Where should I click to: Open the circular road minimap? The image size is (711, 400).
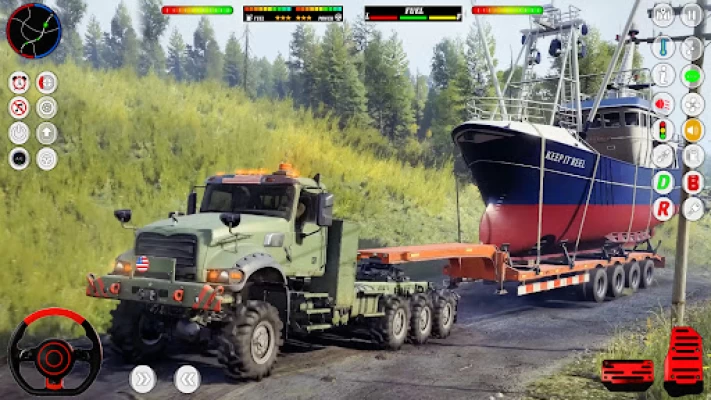pyautogui.click(x=33, y=30)
